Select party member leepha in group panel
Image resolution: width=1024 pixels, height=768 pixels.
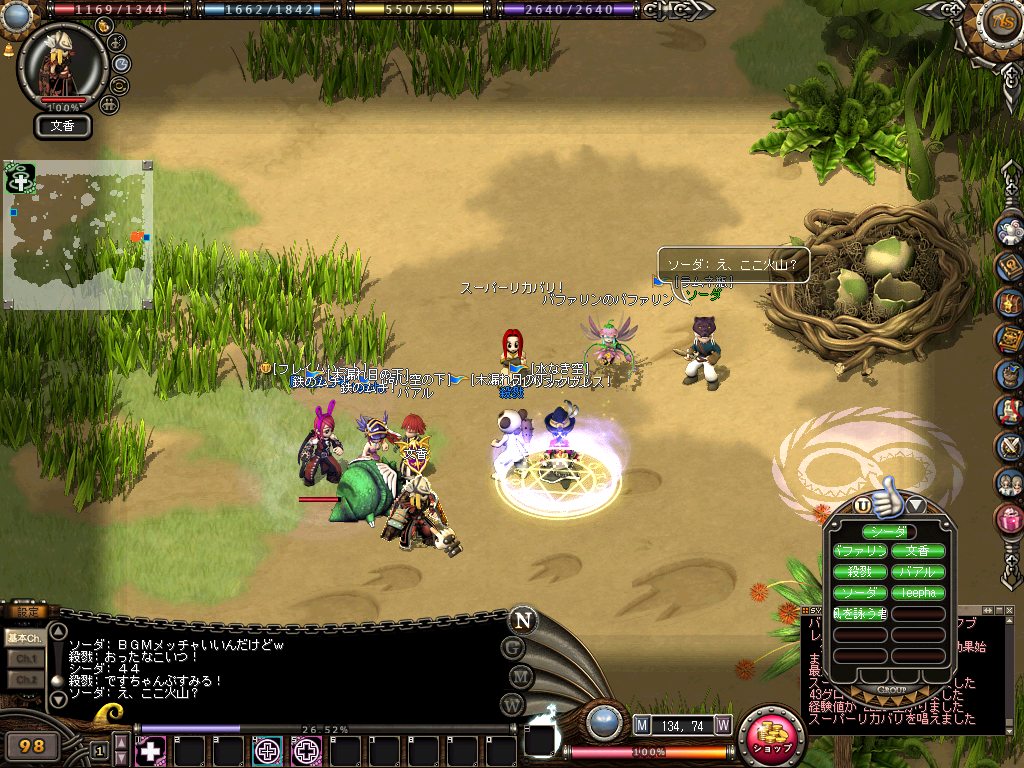coord(917,593)
